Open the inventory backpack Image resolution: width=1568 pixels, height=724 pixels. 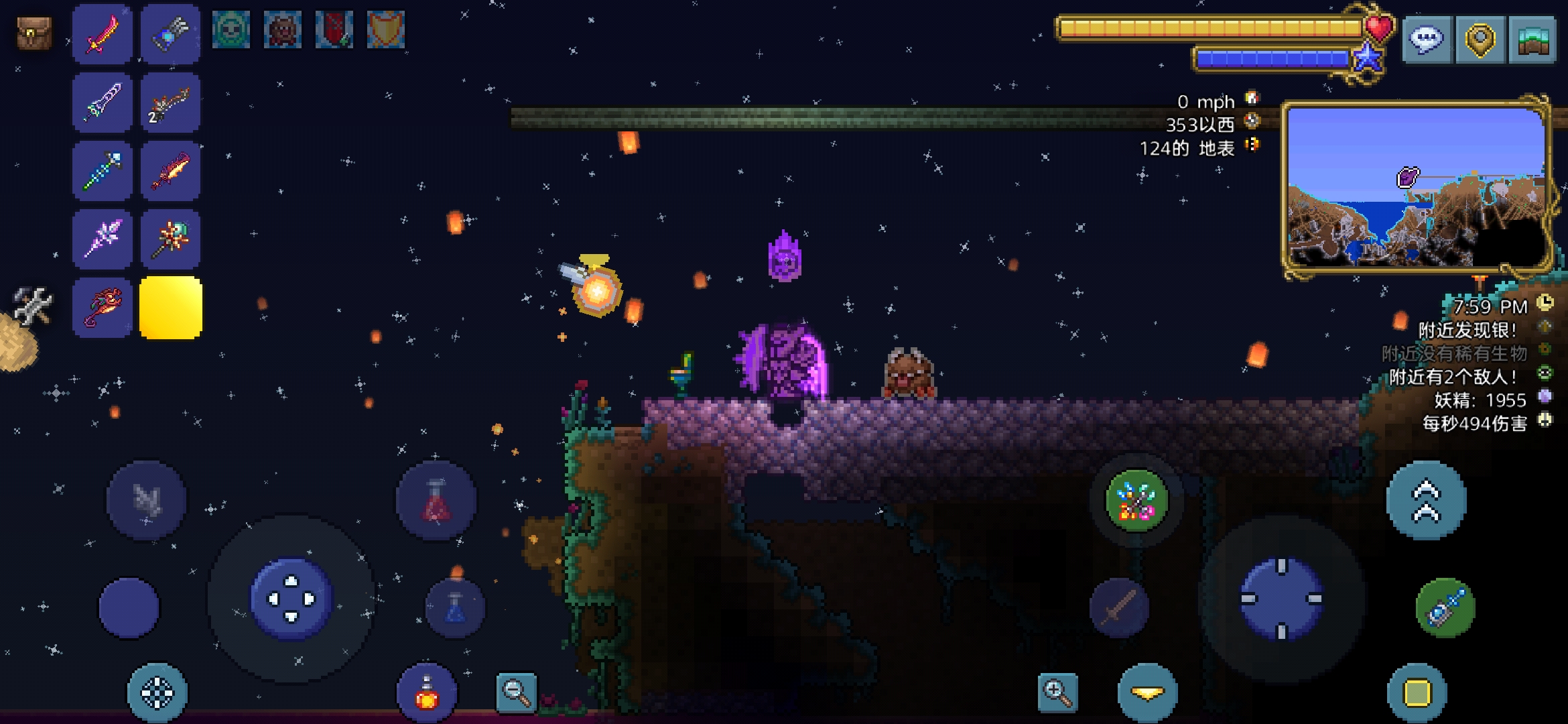click(x=34, y=34)
